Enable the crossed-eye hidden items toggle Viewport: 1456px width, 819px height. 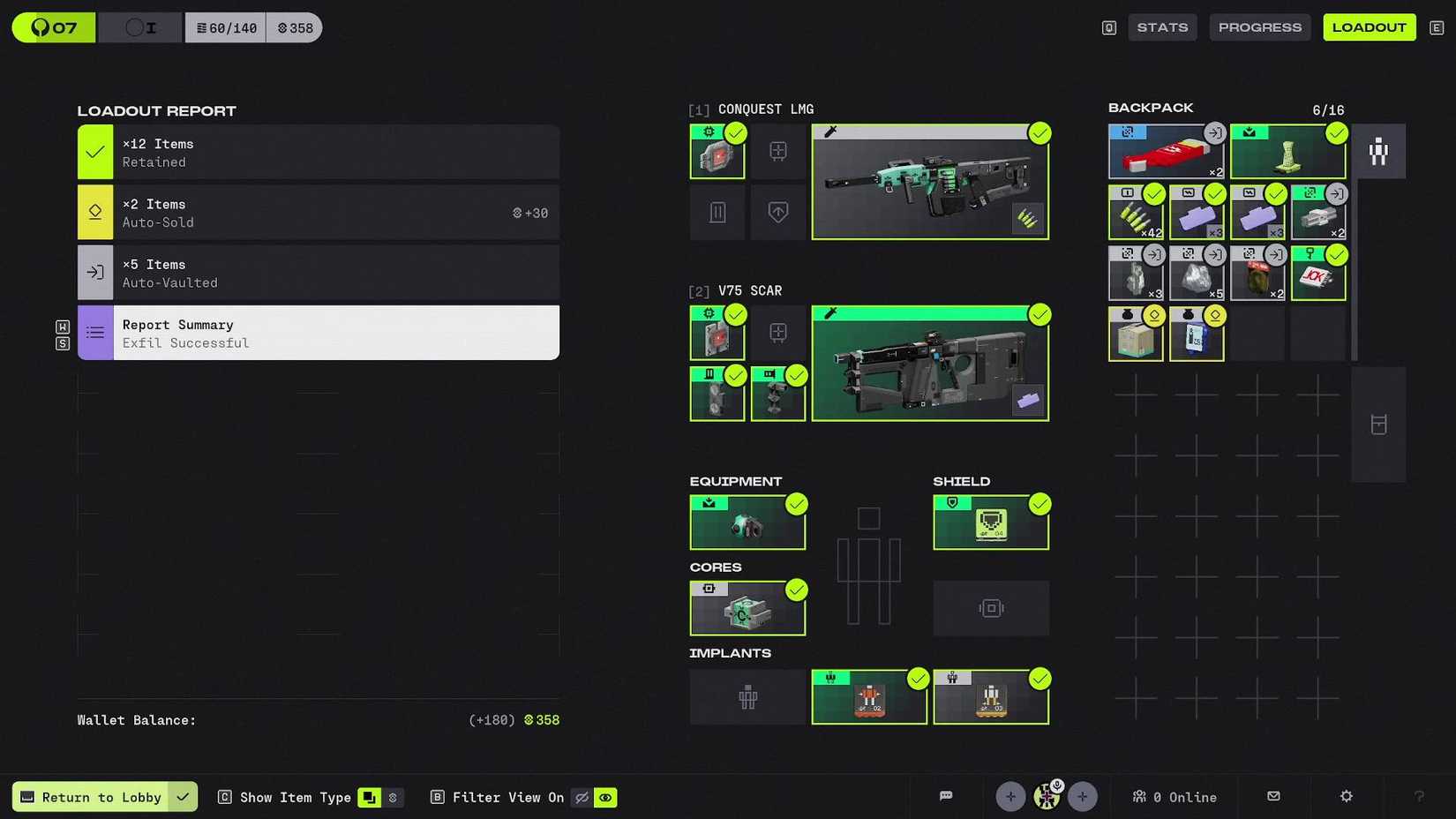pos(582,797)
